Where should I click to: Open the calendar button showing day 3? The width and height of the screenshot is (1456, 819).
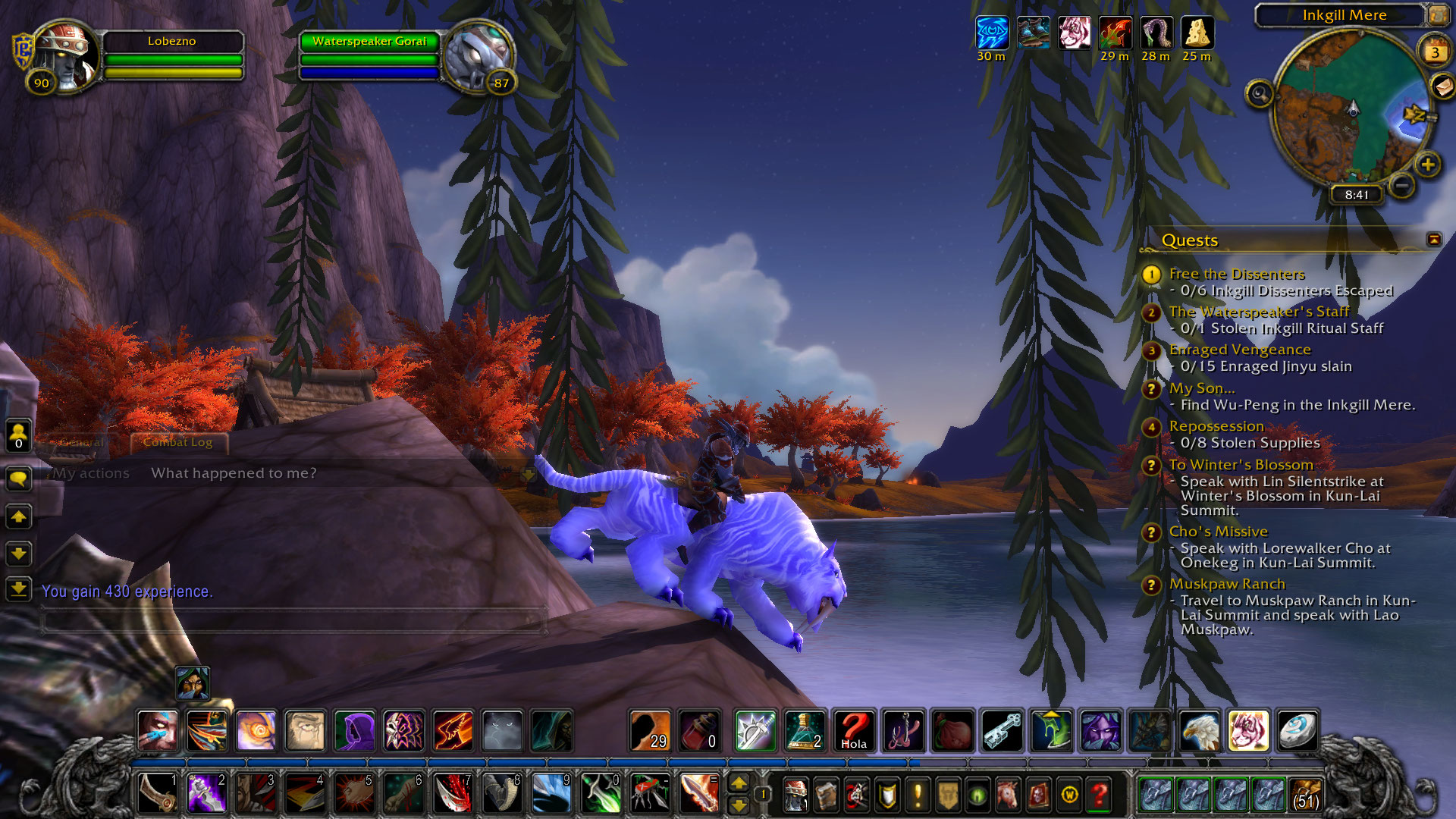[1434, 52]
